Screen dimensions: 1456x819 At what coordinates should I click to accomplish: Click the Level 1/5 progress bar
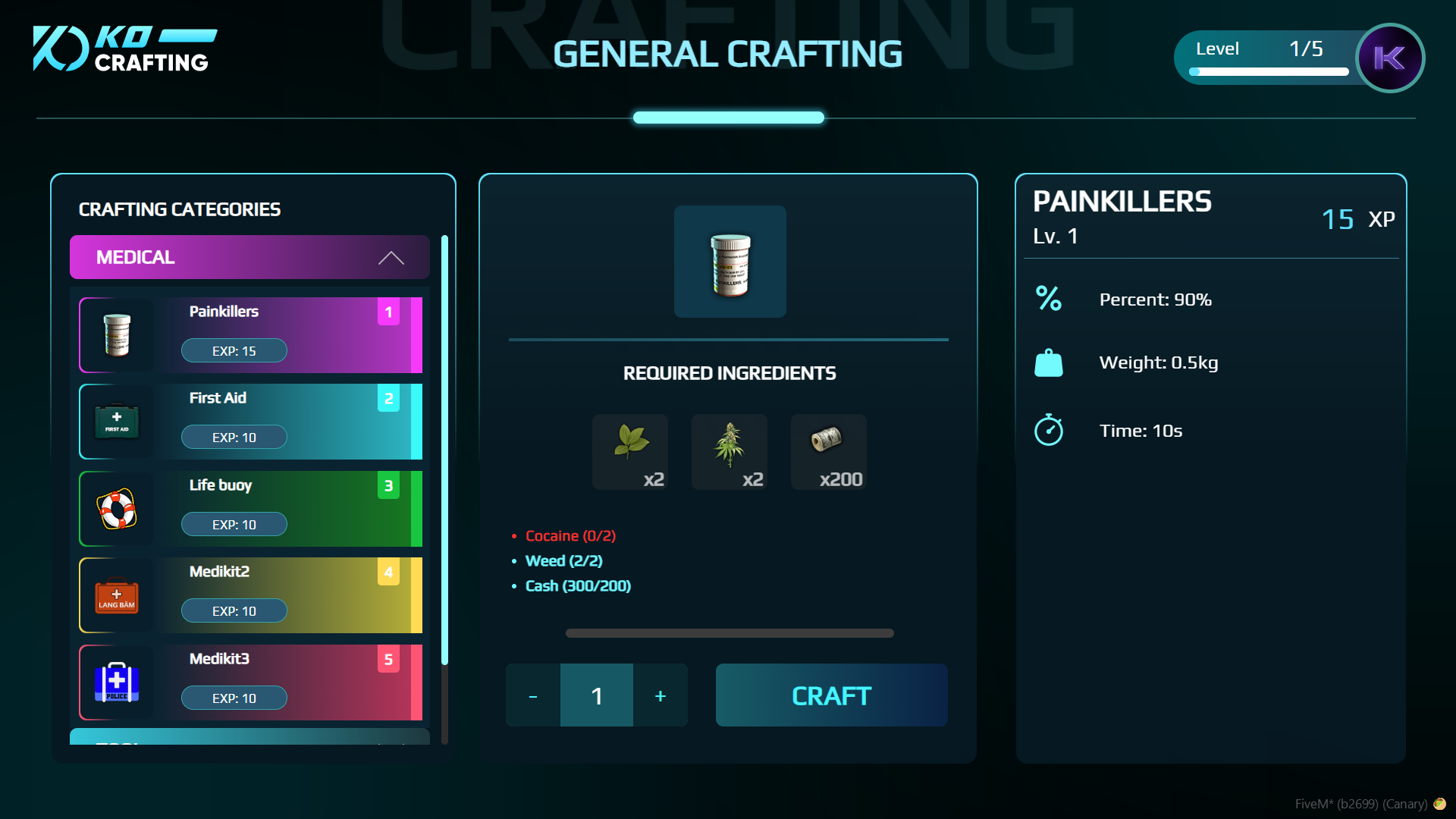click(1268, 72)
